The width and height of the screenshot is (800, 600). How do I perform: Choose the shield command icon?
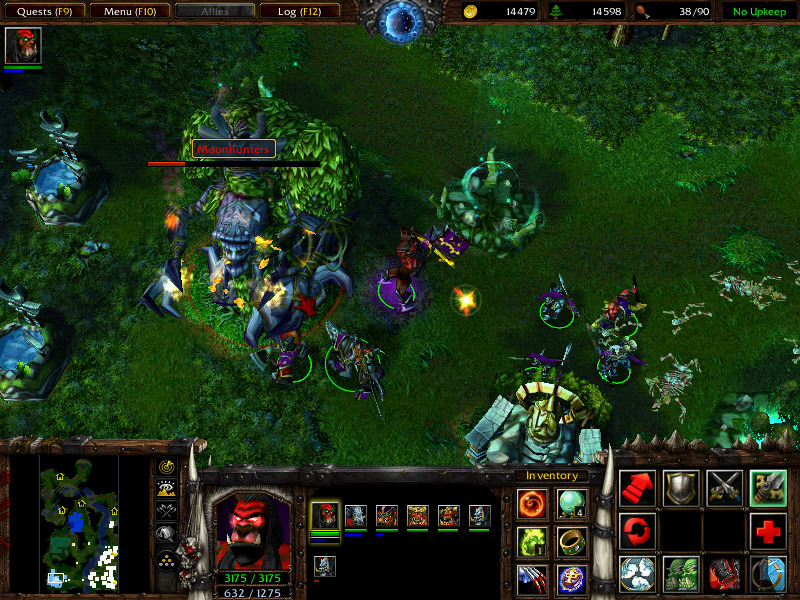pyautogui.click(x=681, y=488)
